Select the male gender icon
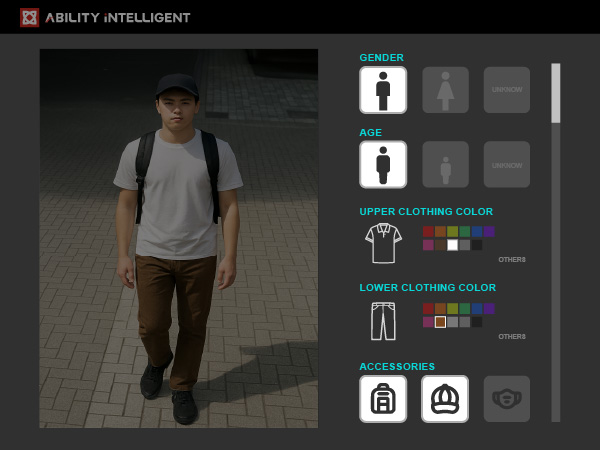The width and height of the screenshot is (600, 450). pos(383,90)
